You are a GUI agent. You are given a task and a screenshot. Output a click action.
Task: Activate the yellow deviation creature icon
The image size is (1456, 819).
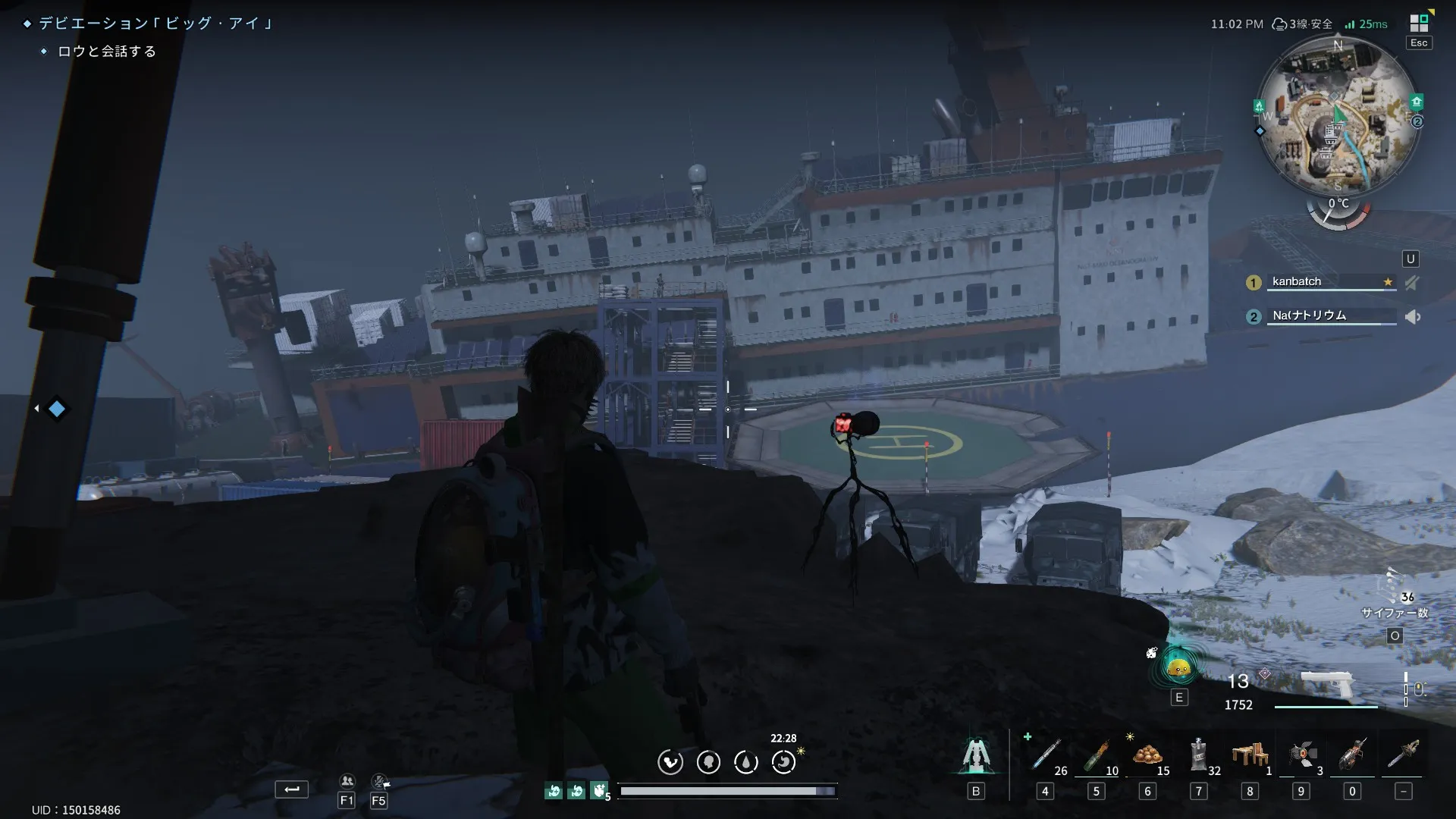pos(1178,668)
